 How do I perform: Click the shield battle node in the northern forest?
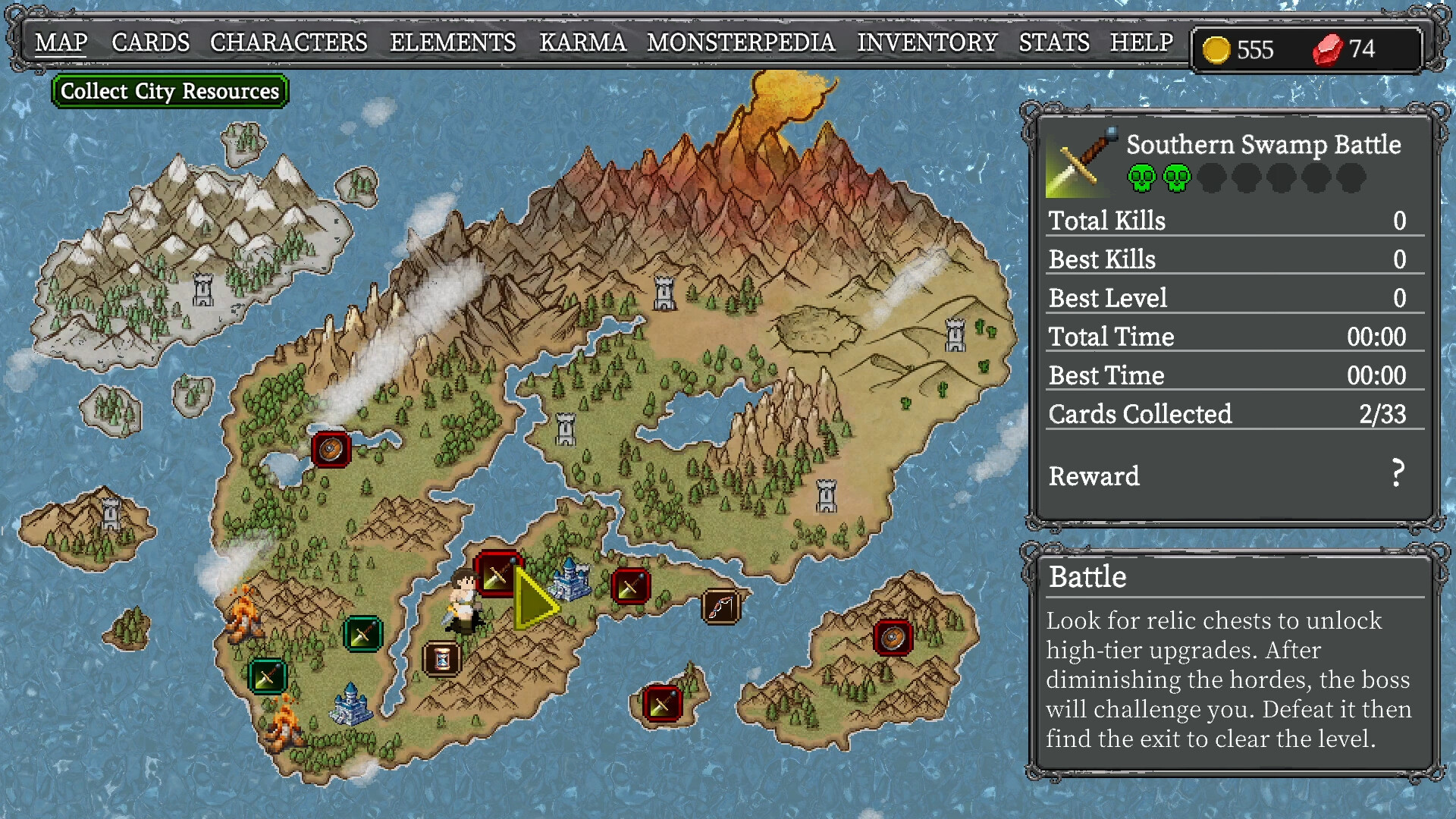pyautogui.click(x=331, y=448)
